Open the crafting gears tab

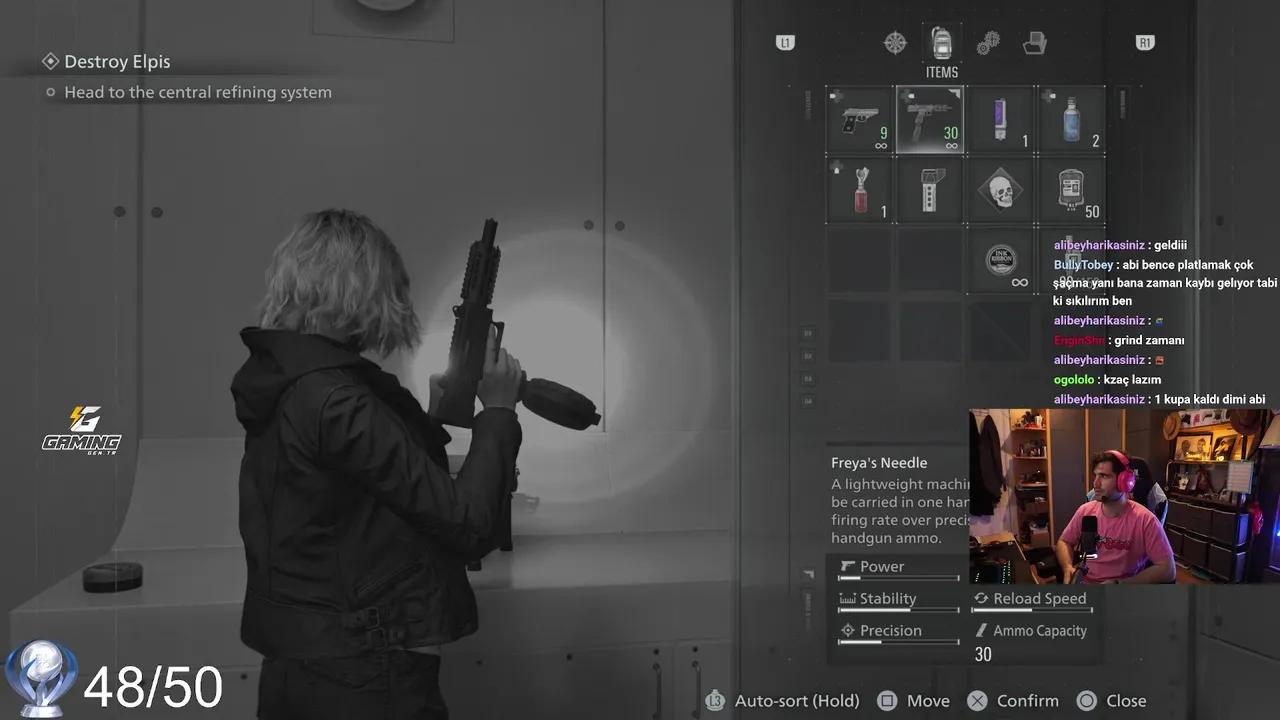pyautogui.click(x=988, y=42)
